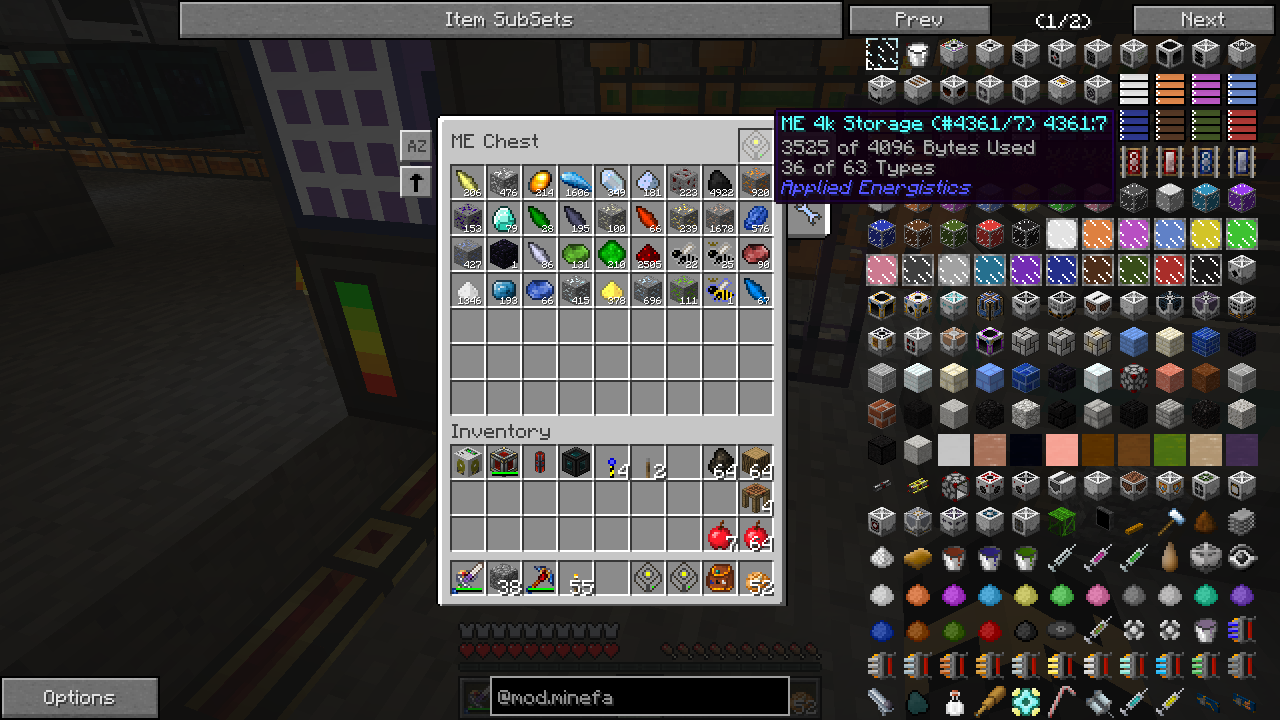The height and width of the screenshot is (720, 1280).
Task: Open the Item SubSets dropdown
Action: coord(510,20)
